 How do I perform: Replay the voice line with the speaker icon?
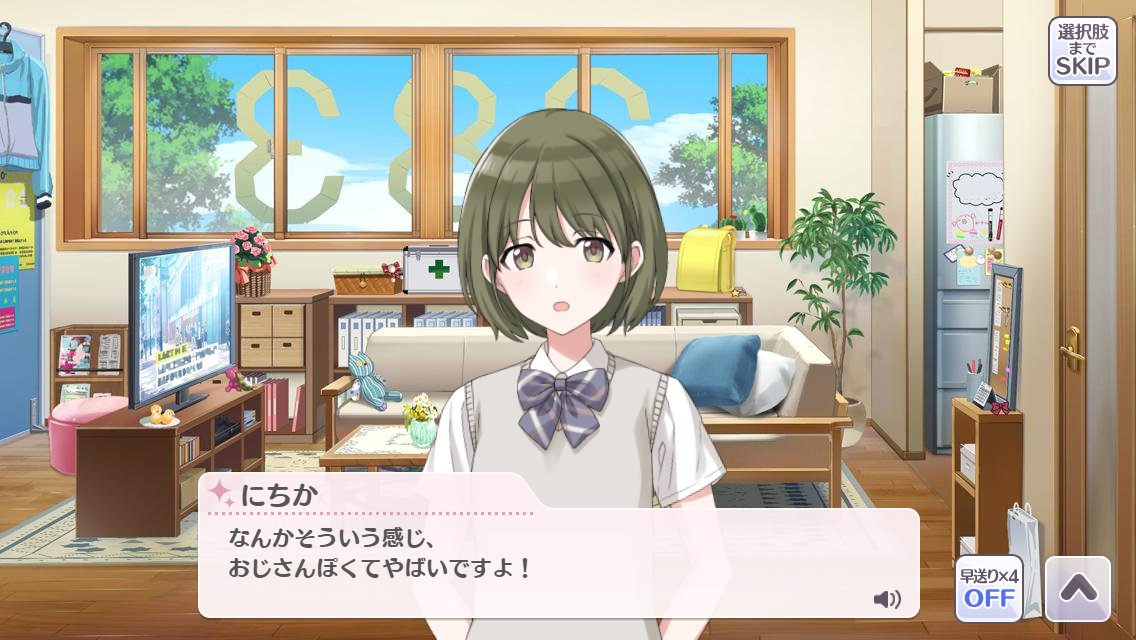point(886,599)
